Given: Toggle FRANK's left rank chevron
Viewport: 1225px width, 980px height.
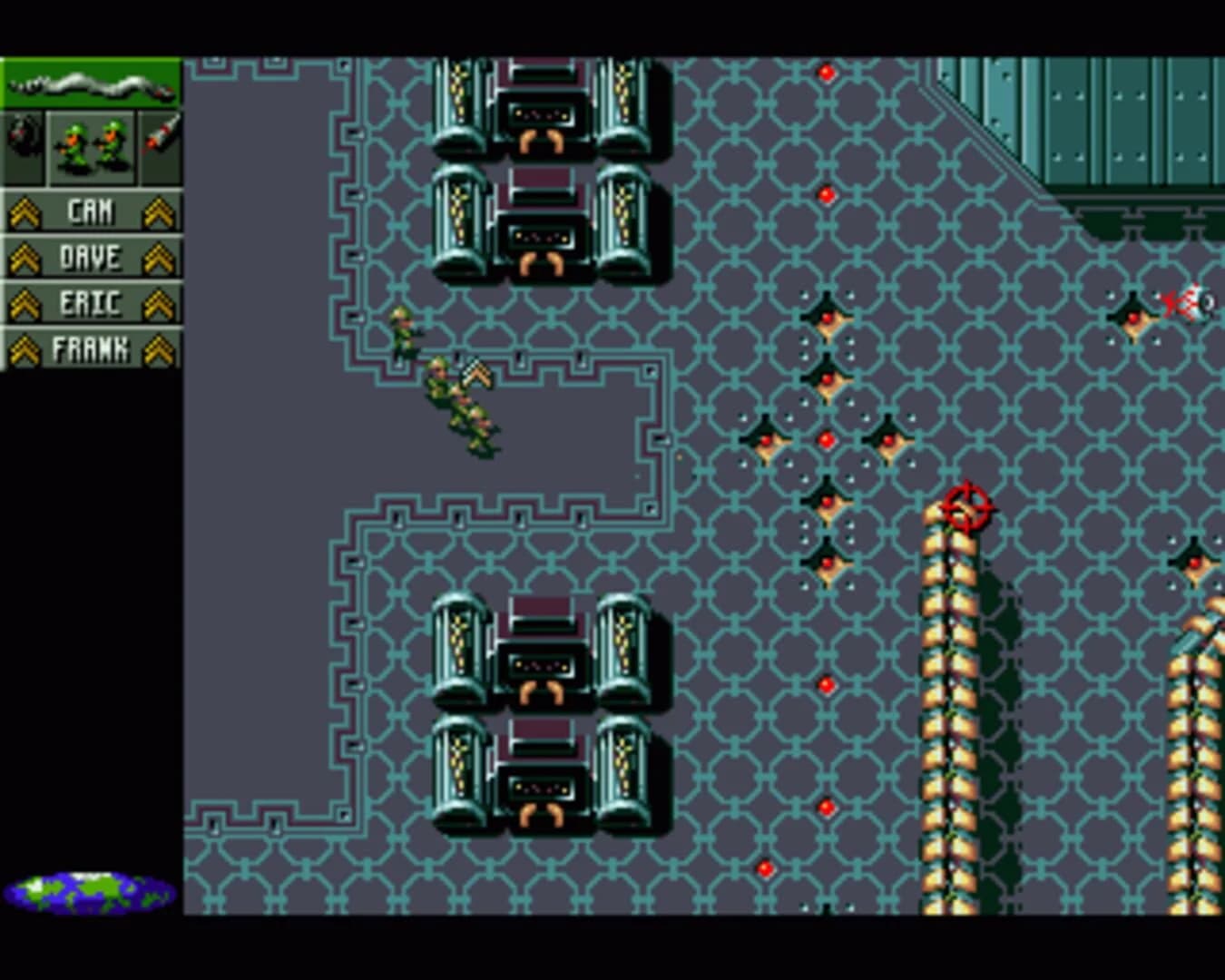Looking at the screenshot, I should click(26, 348).
